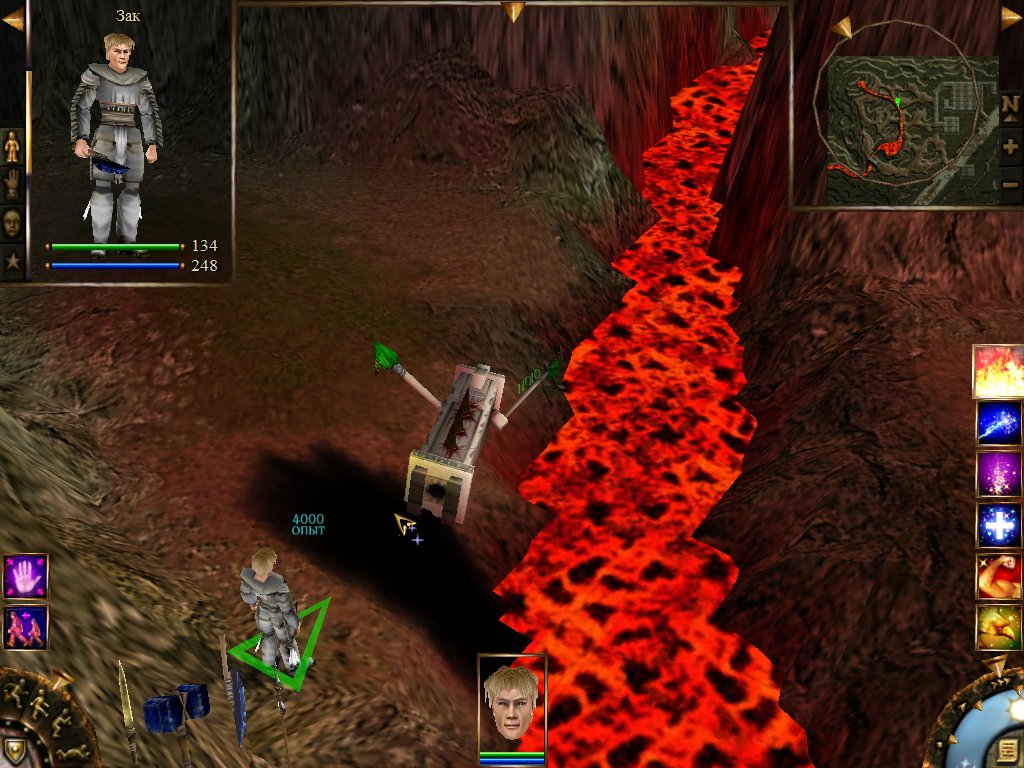Activate the two walking figures follow icon
Viewport: 1024px width, 768px height.
pyautogui.click(x=25, y=627)
